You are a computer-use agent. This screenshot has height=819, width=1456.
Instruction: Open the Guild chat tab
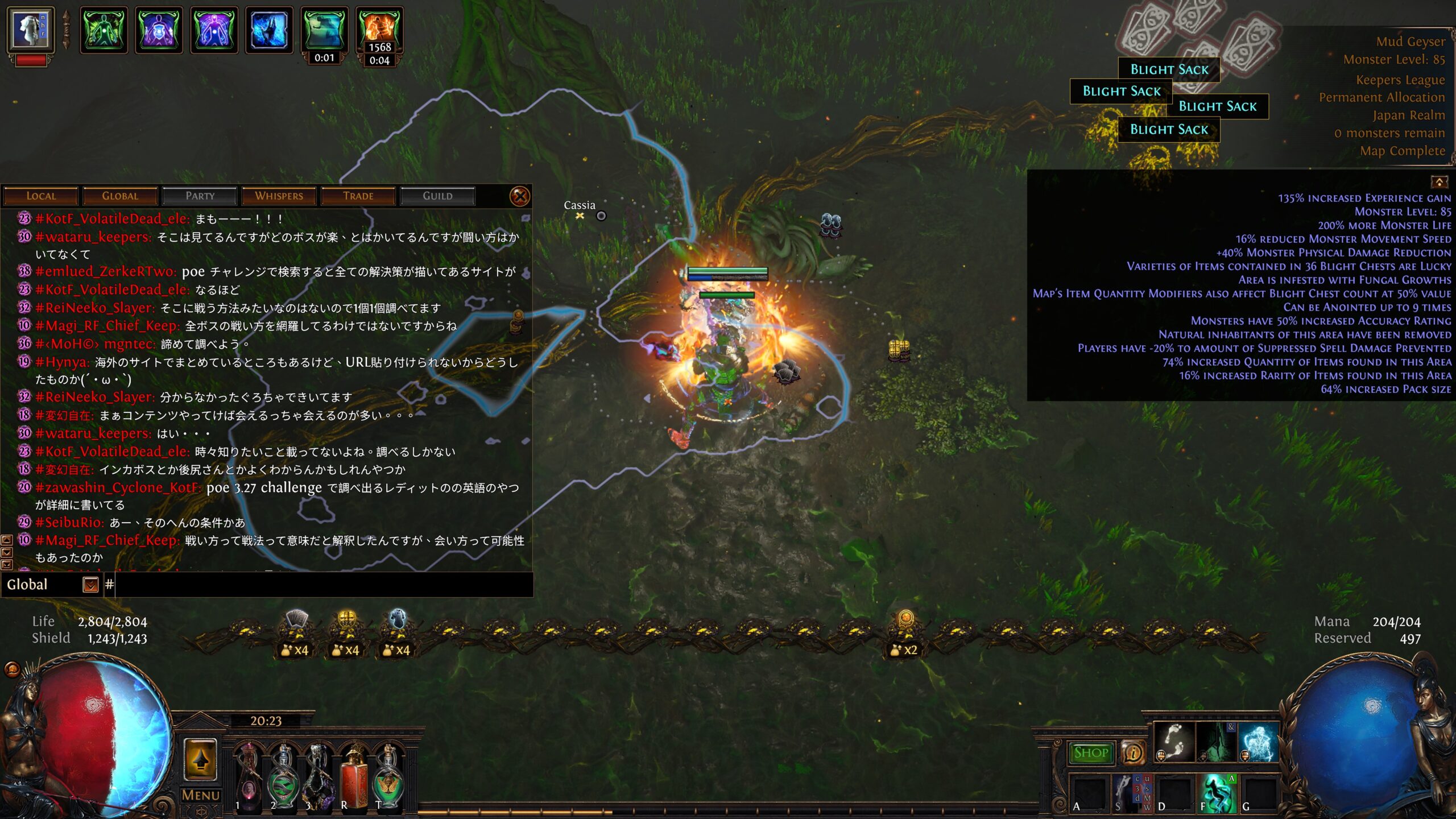(437, 196)
